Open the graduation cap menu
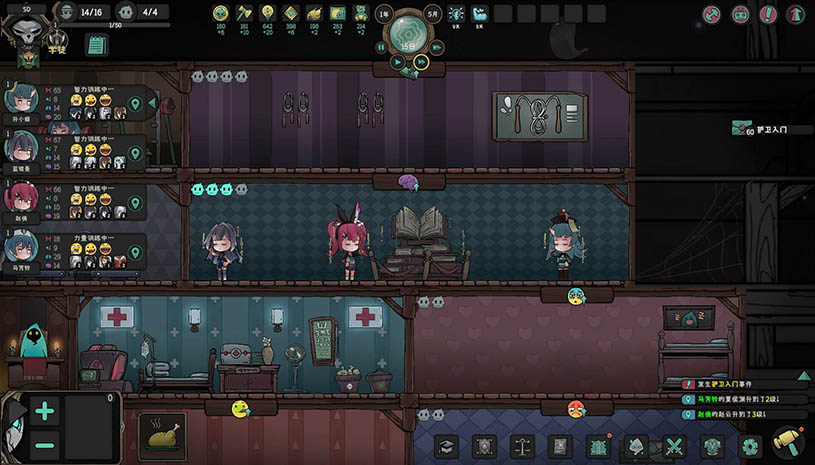Screen dimensions: 815x465 [x=447, y=447]
